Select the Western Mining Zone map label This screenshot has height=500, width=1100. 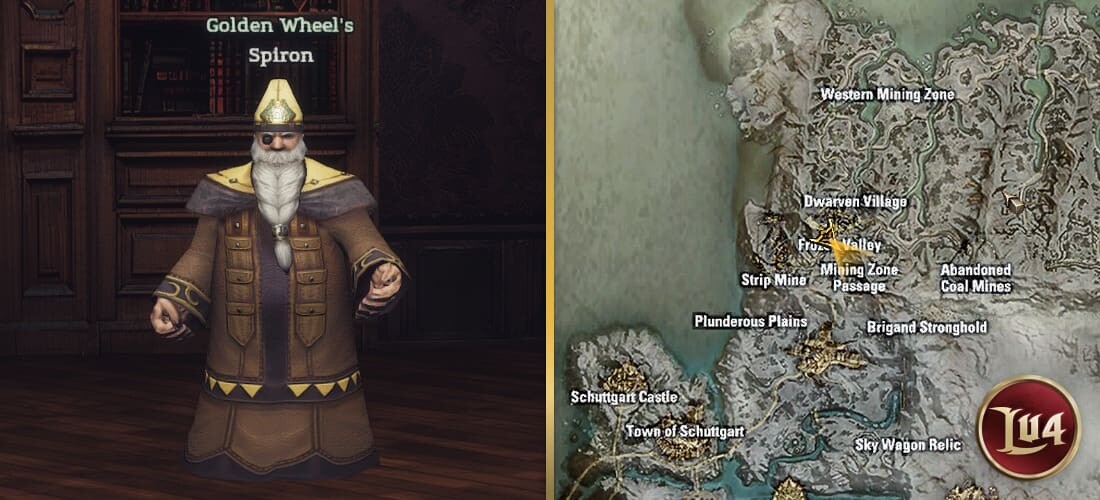[887, 95]
